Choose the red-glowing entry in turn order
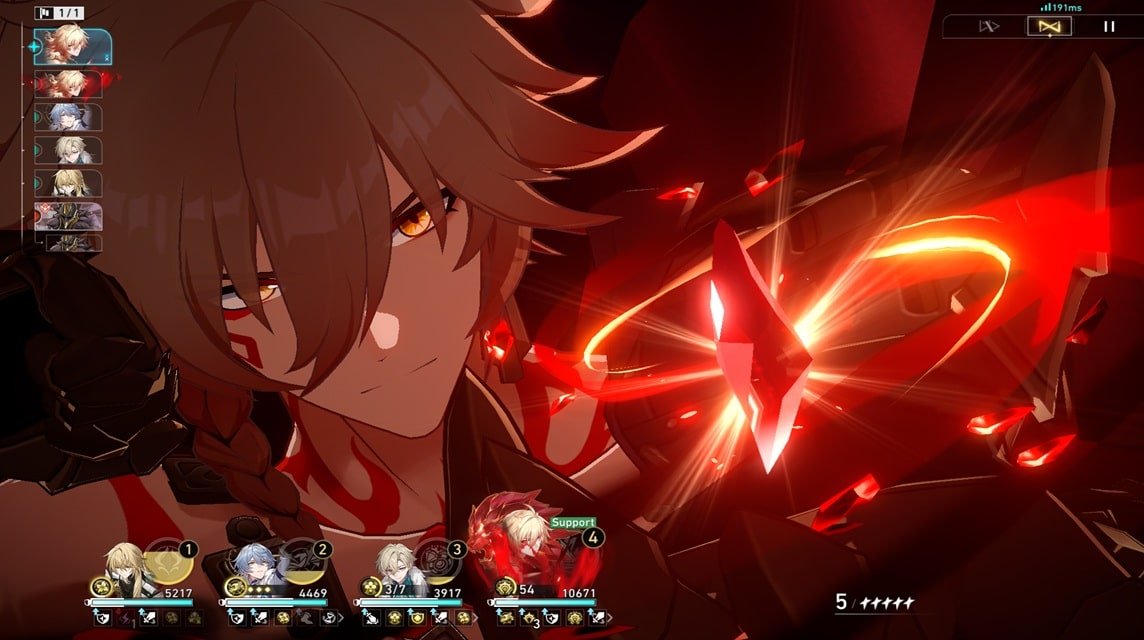Image resolution: width=1144 pixels, height=640 pixels. (68, 82)
